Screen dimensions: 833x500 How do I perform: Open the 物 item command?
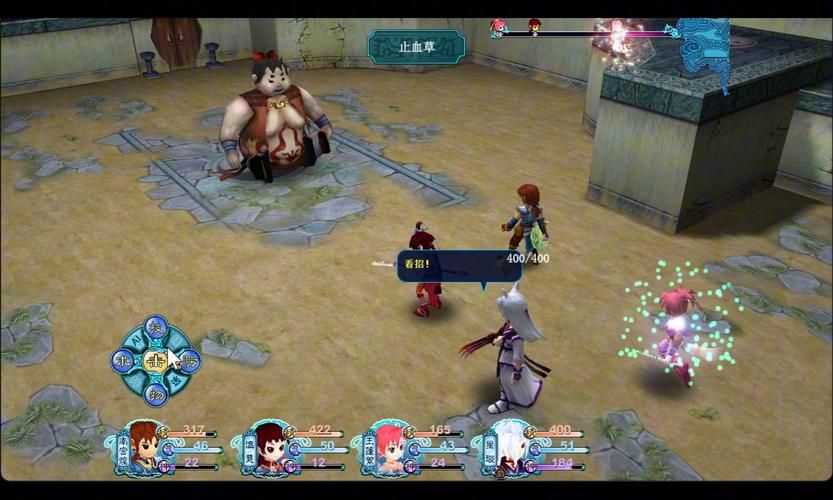155,394
